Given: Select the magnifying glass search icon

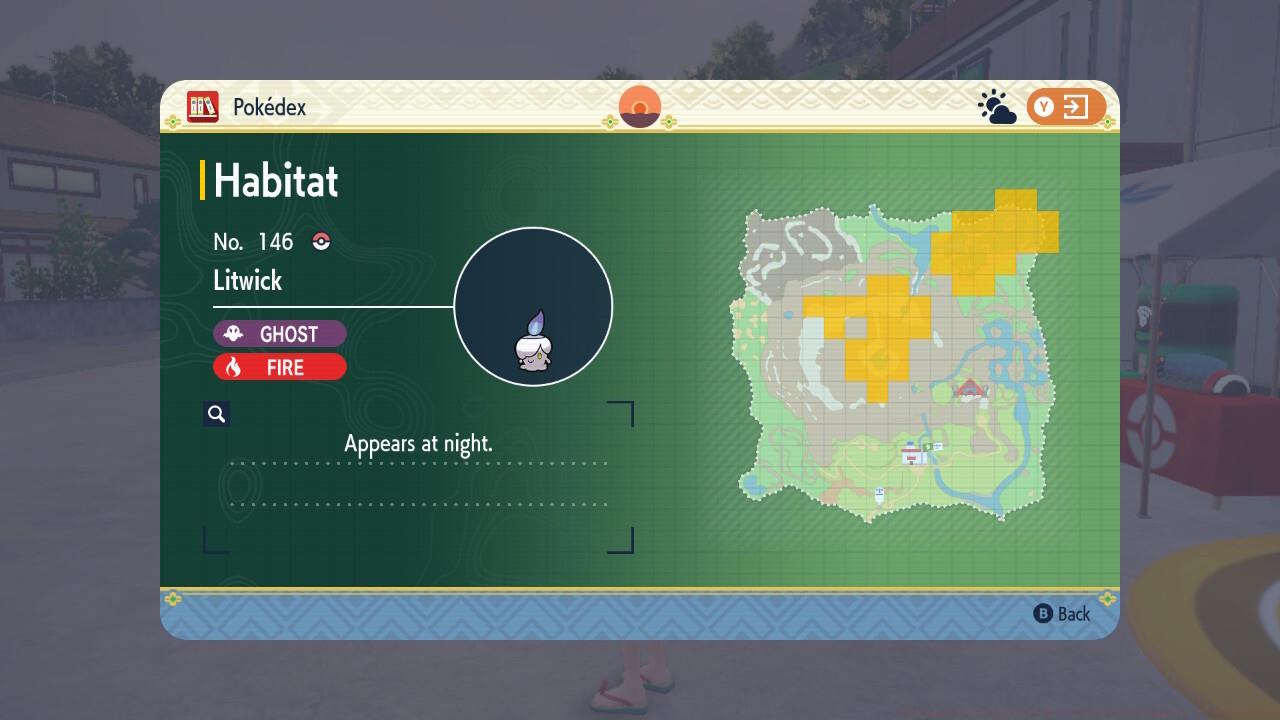Looking at the screenshot, I should [x=216, y=413].
